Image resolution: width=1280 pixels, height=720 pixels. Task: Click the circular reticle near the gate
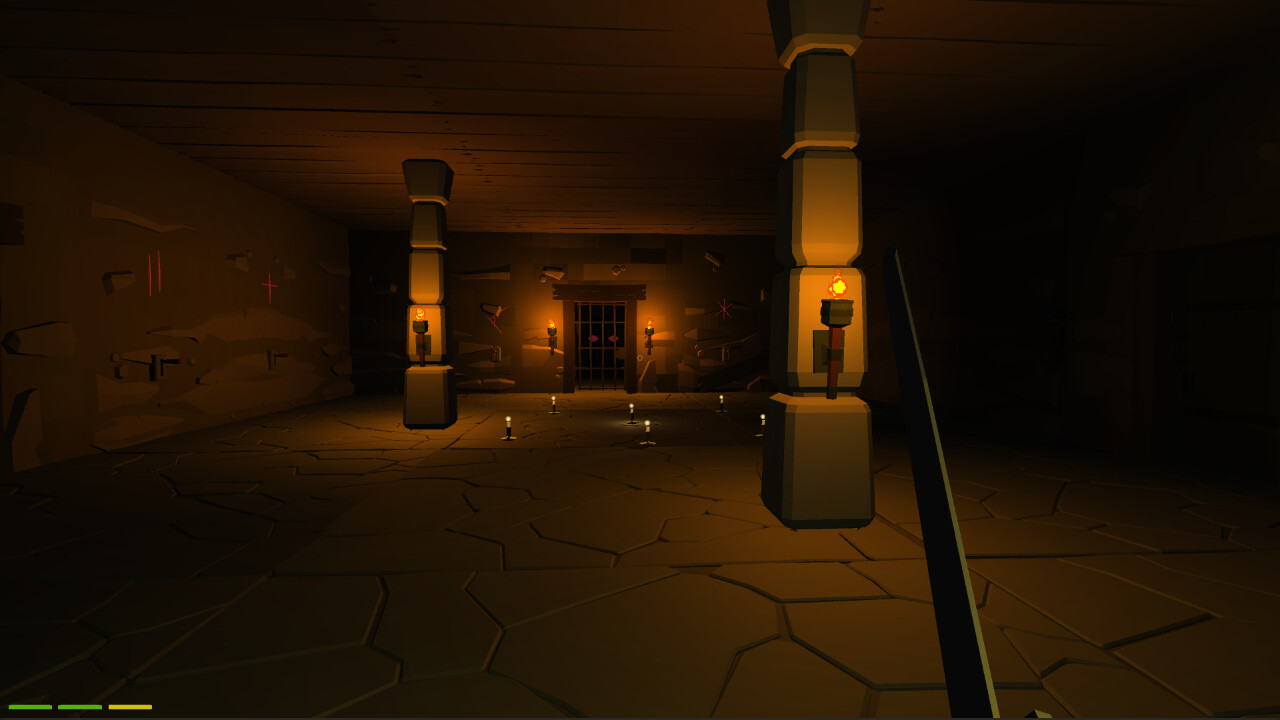[x=640, y=358]
